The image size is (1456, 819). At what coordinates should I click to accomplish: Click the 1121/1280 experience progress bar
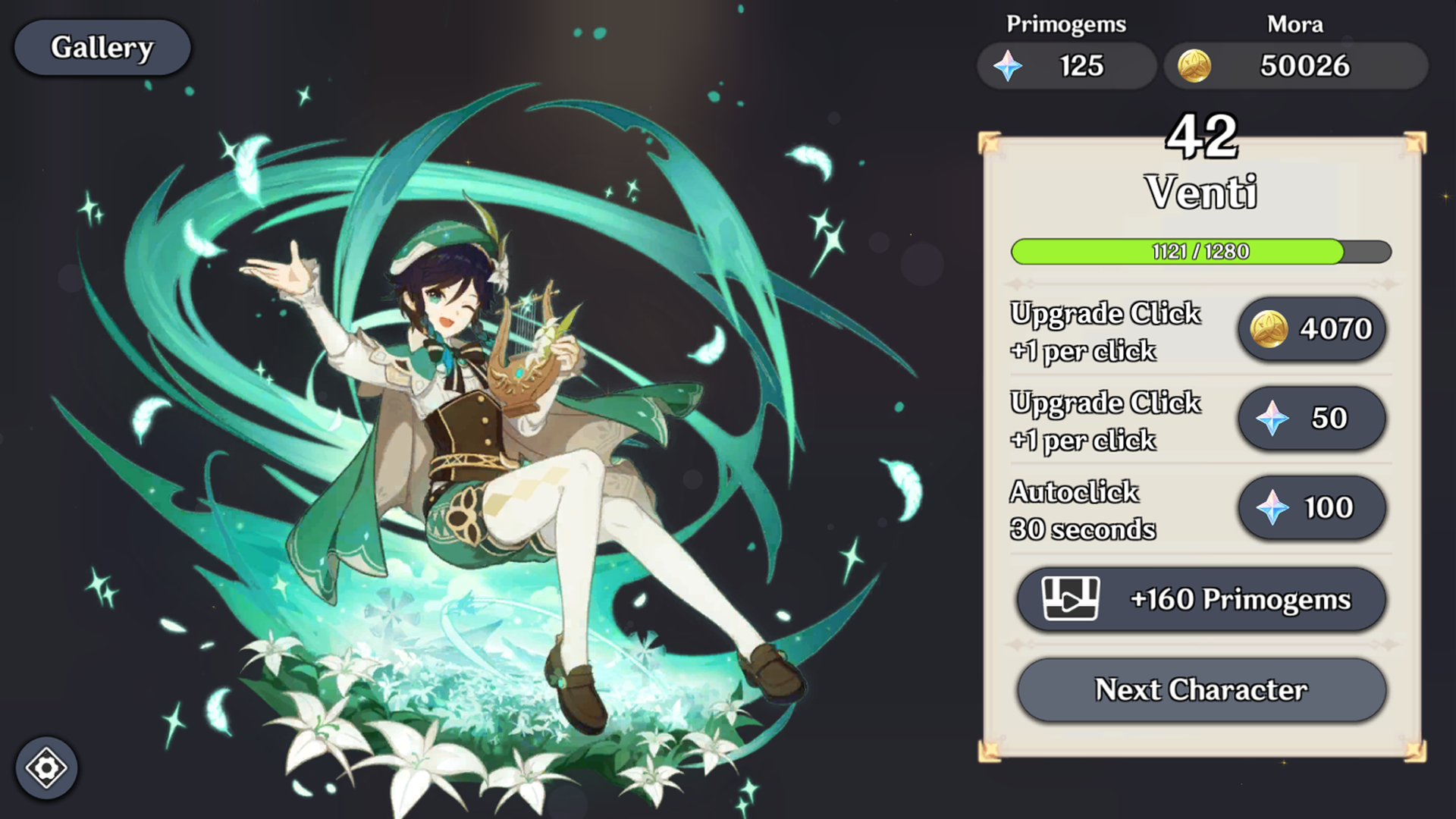click(x=1200, y=253)
